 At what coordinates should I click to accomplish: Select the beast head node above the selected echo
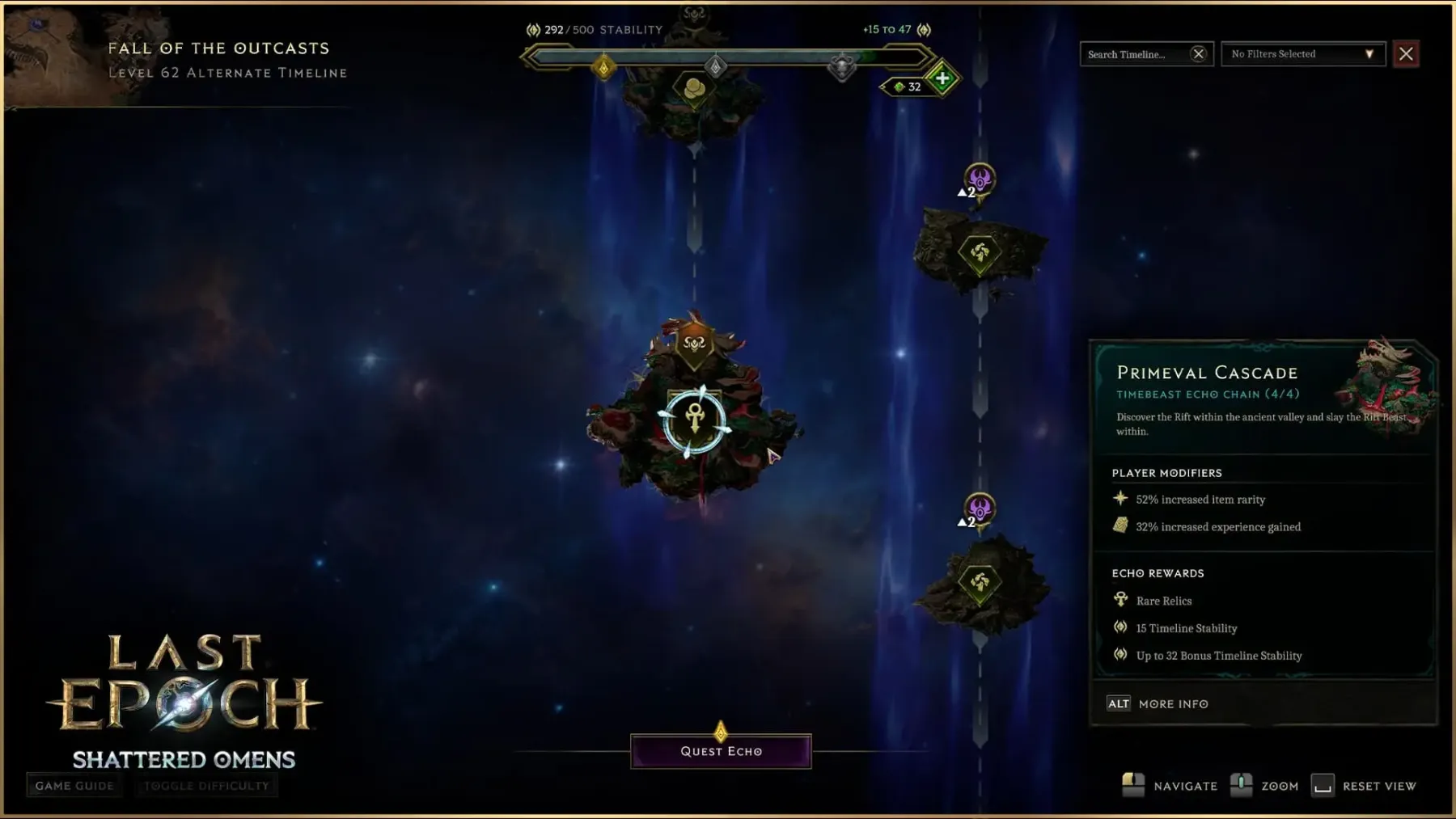[x=694, y=344]
